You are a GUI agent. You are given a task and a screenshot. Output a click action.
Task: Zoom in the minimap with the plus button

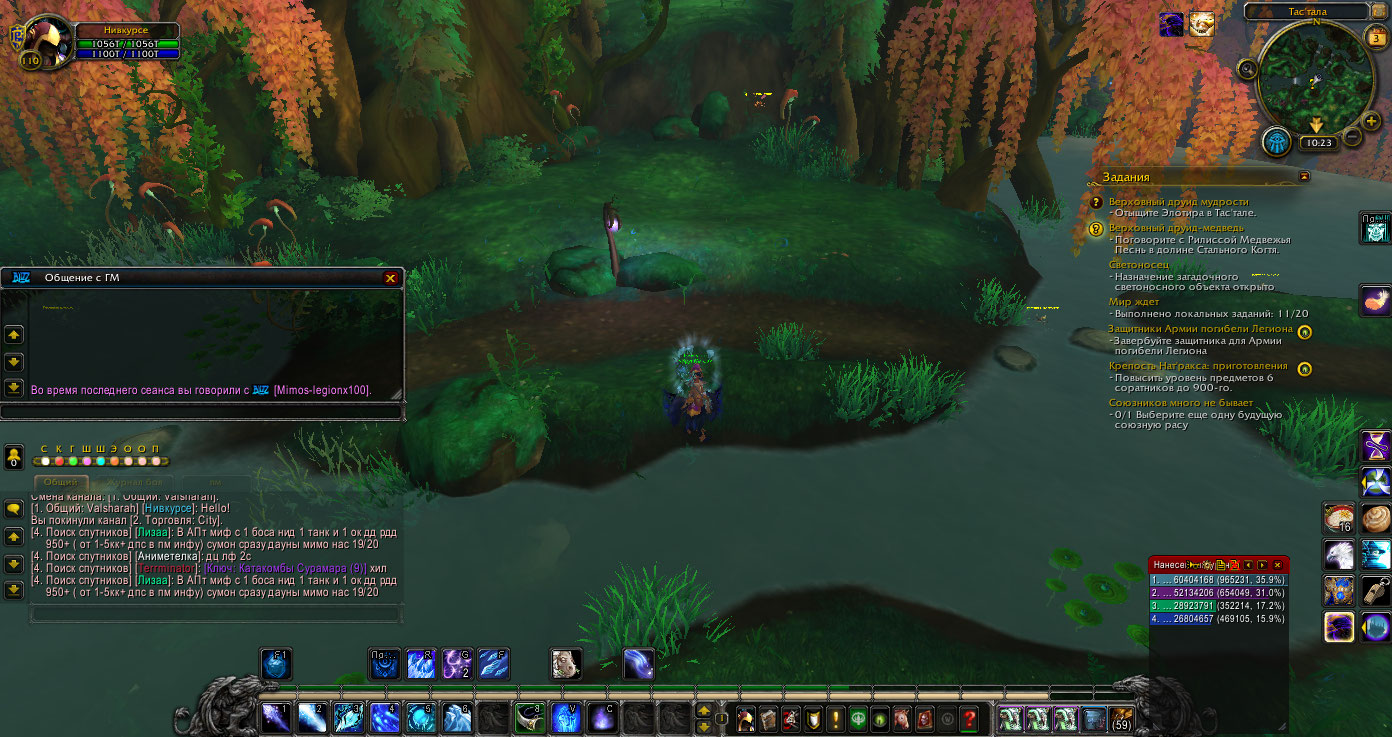1371,121
